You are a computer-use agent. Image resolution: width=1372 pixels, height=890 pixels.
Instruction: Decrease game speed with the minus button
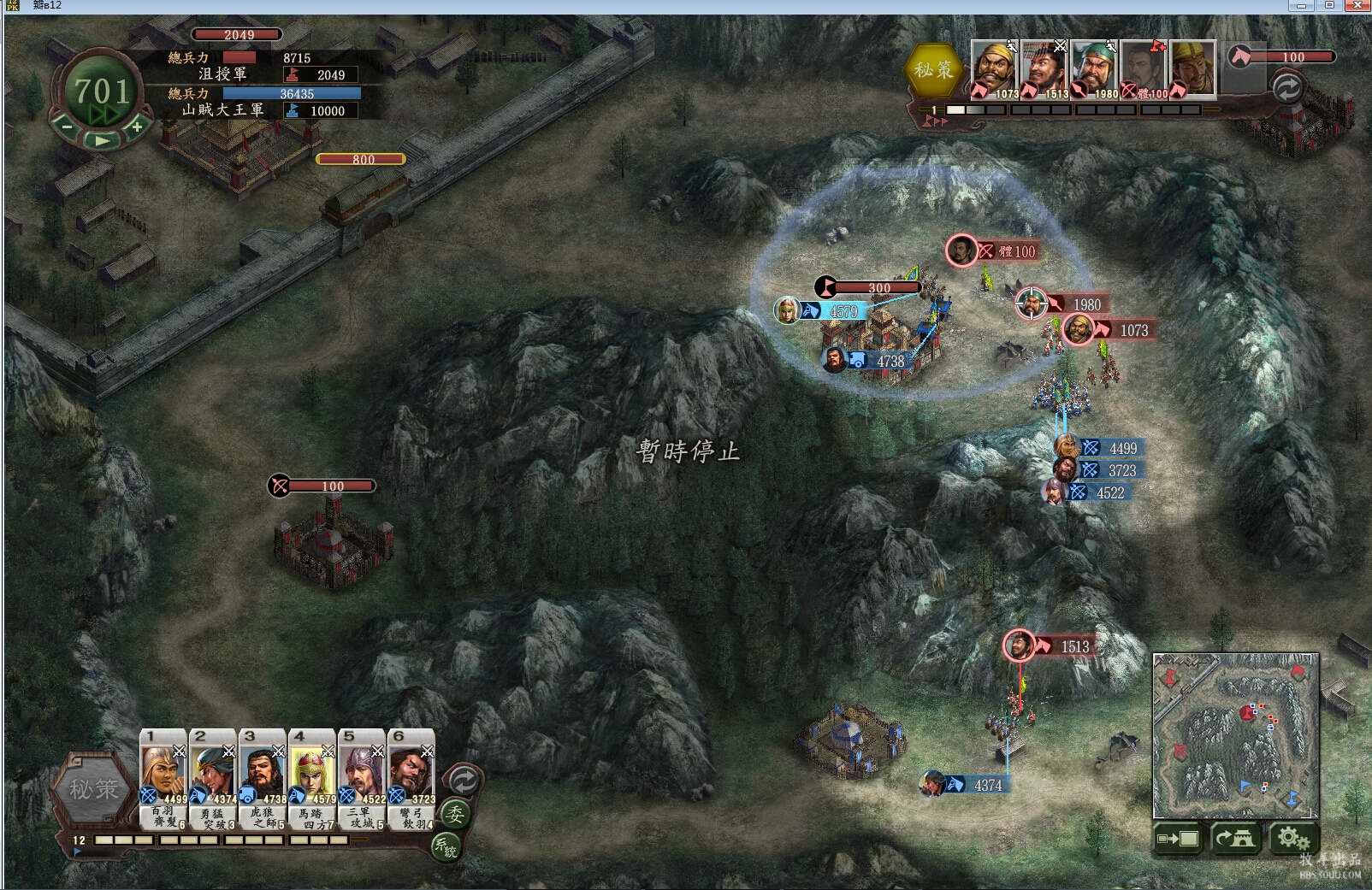[68, 127]
